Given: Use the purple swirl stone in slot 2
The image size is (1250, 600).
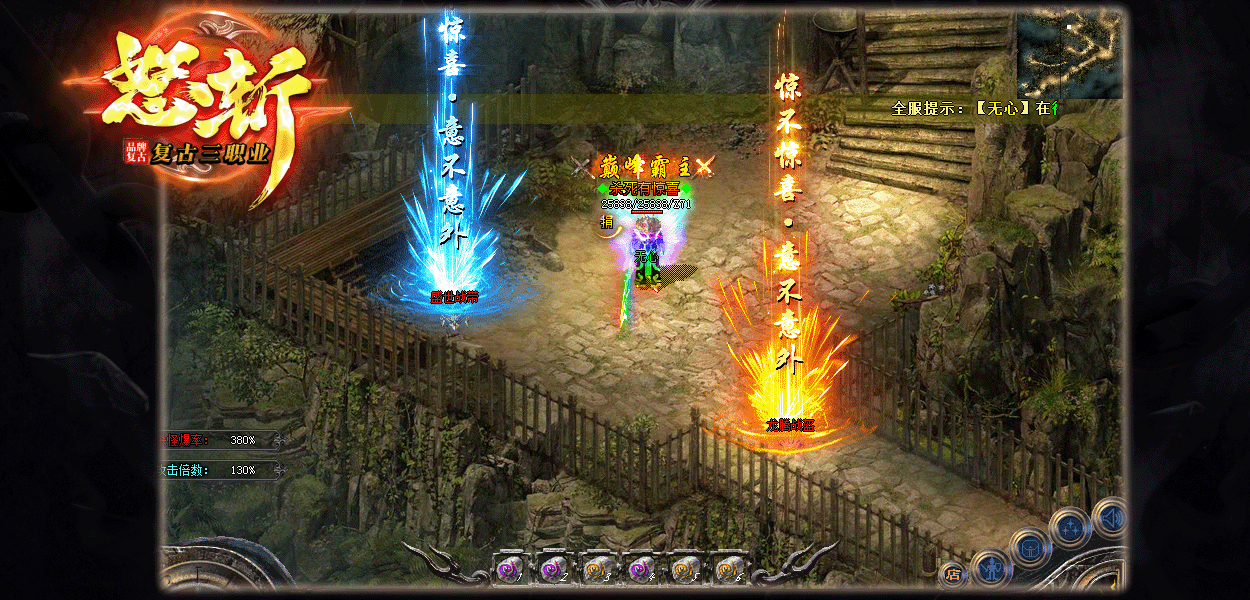Looking at the screenshot, I should (x=551, y=570).
